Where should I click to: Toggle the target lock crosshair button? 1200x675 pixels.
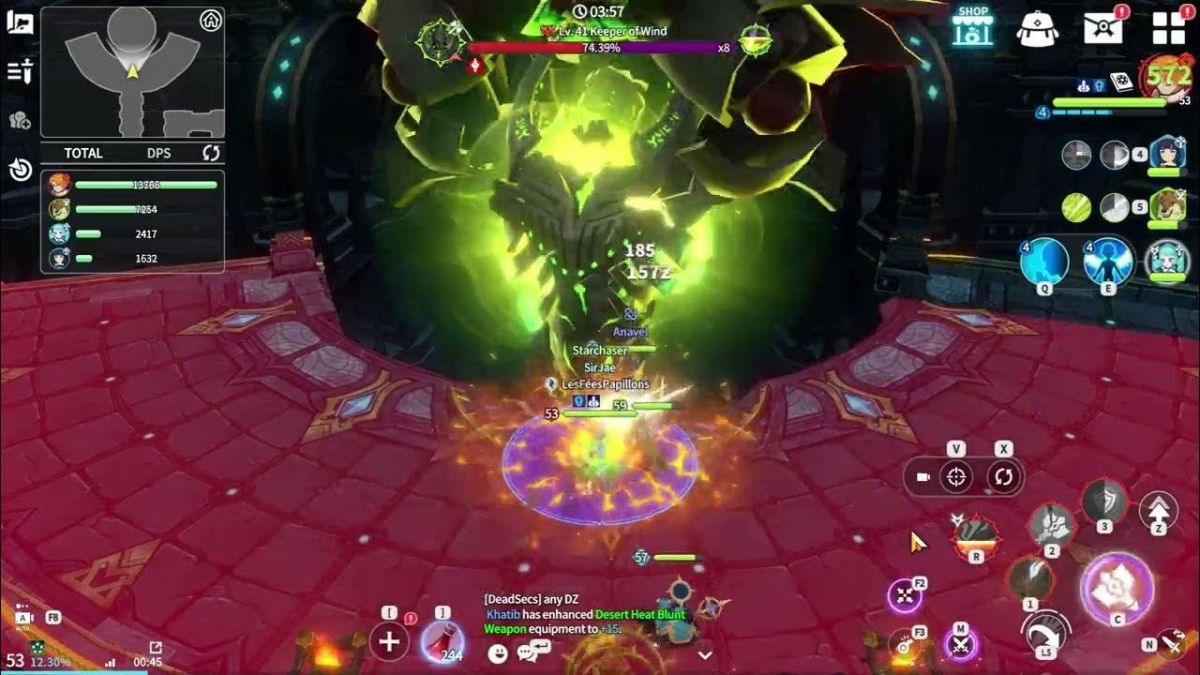coord(957,477)
